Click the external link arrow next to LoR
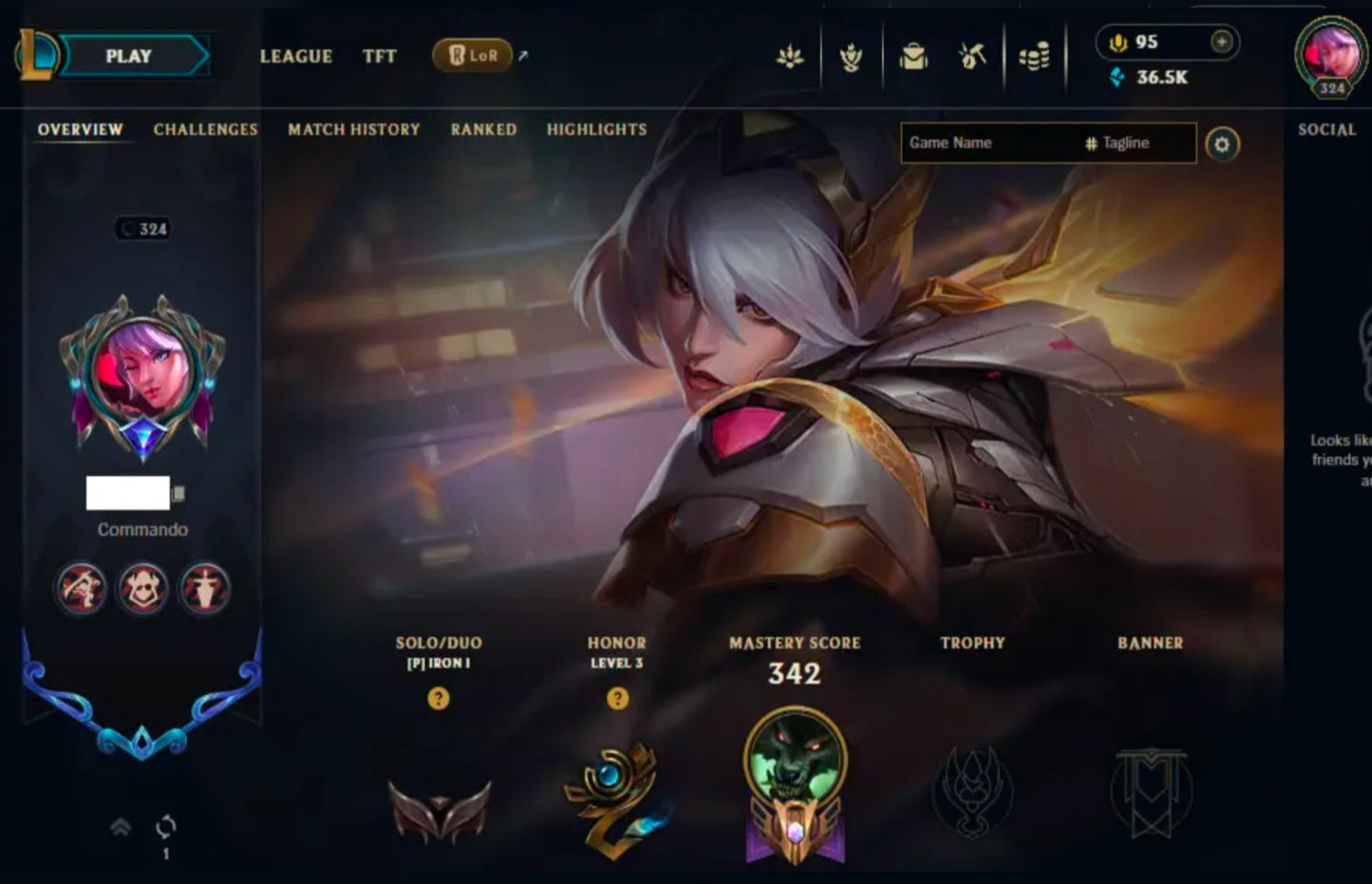This screenshot has height=884, width=1372. point(521,54)
